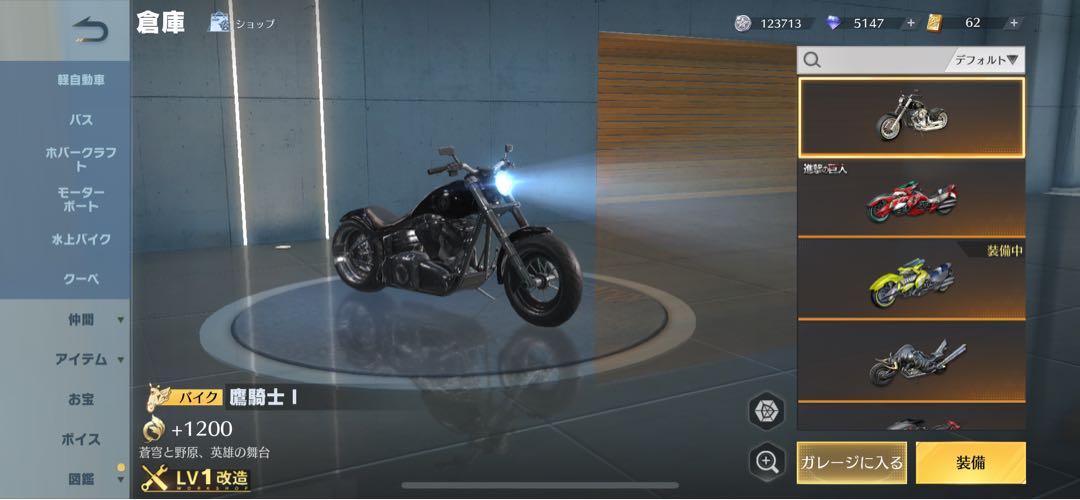Image resolution: width=1080 pixels, height=500 pixels.
Task: Switch to the クーペ category
Action: pos(81,279)
